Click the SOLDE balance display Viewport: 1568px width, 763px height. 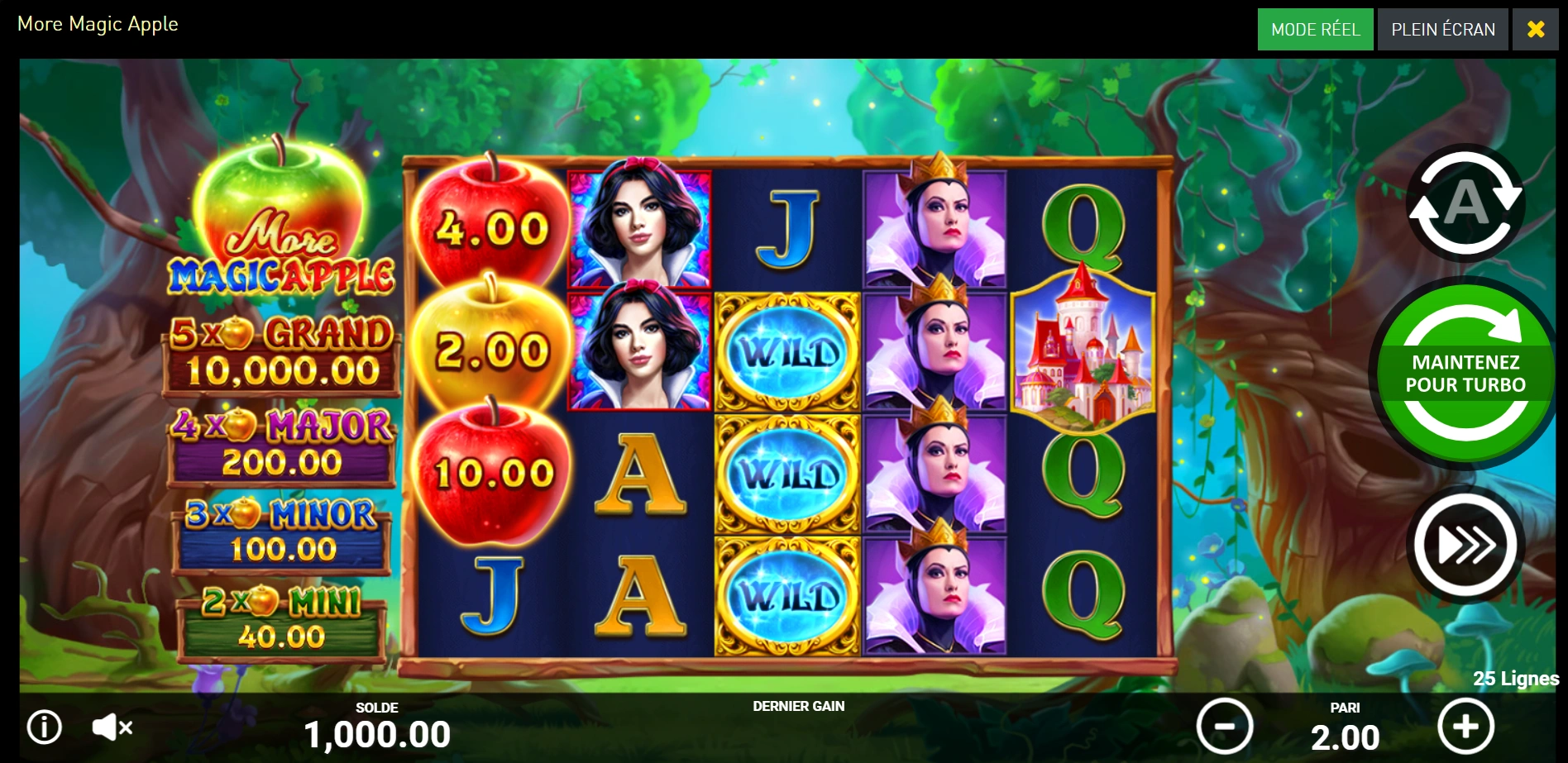click(379, 728)
